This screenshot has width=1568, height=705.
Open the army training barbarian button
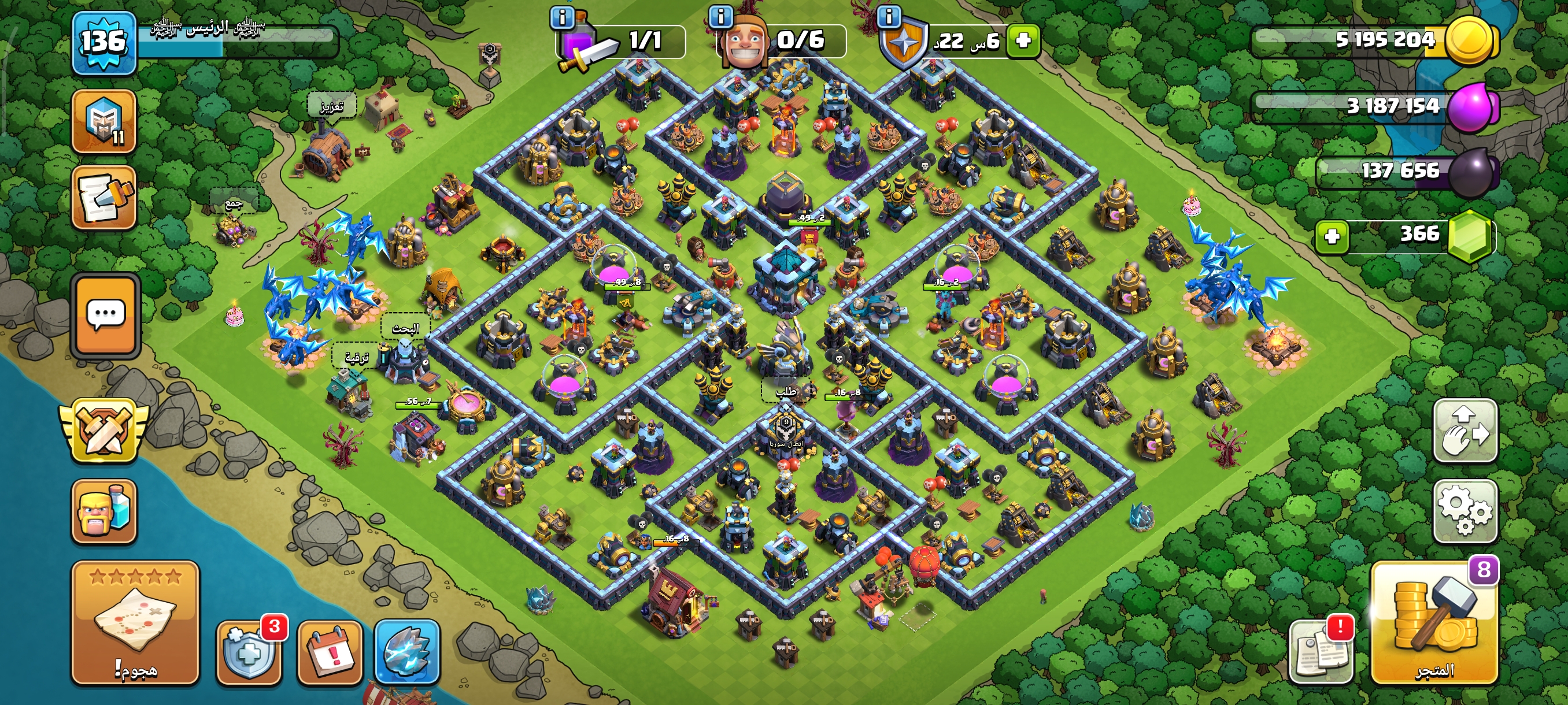pyautogui.click(x=103, y=511)
